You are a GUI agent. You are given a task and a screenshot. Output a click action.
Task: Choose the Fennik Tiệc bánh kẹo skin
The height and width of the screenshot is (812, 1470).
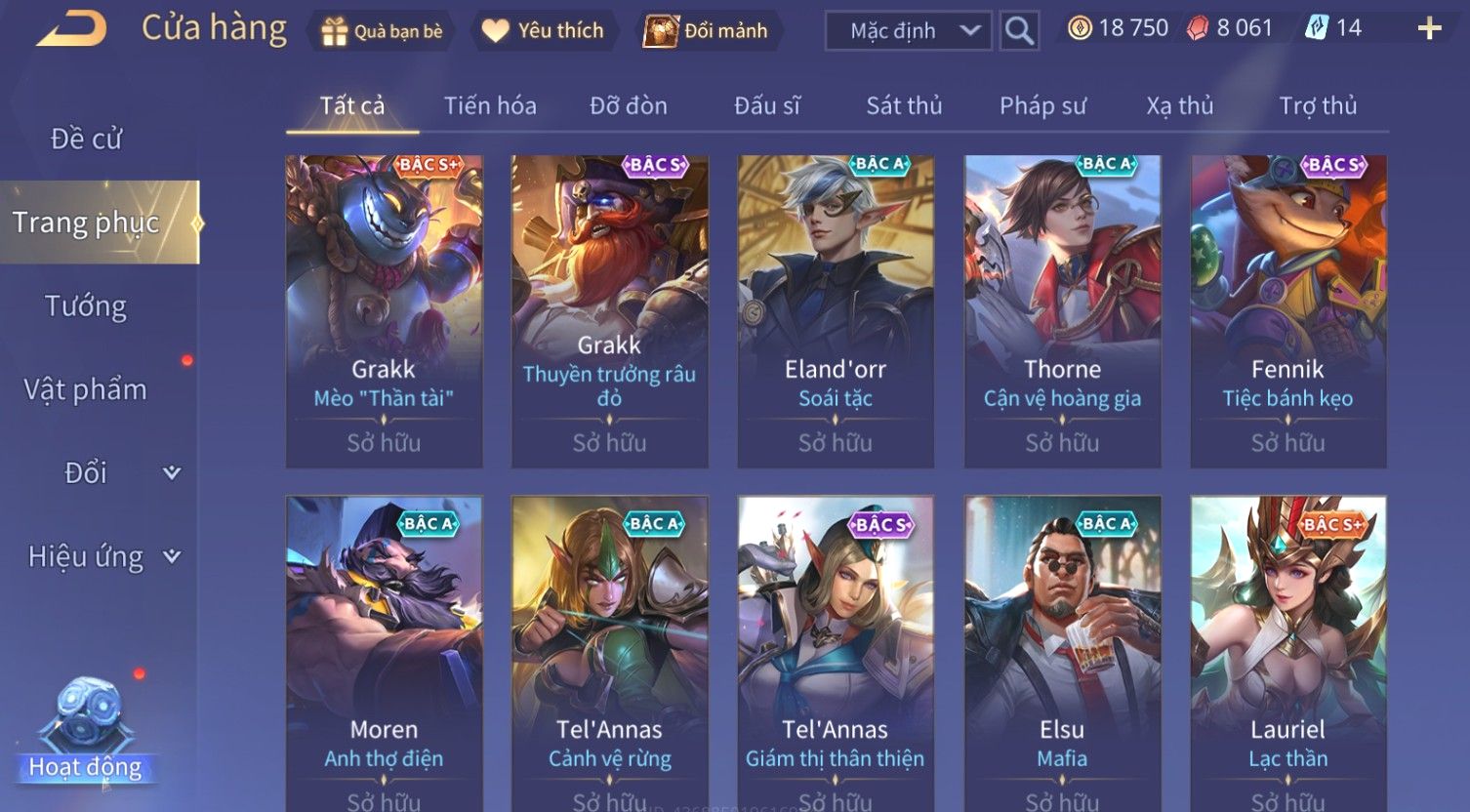pyautogui.click(x=1287, y=310)
